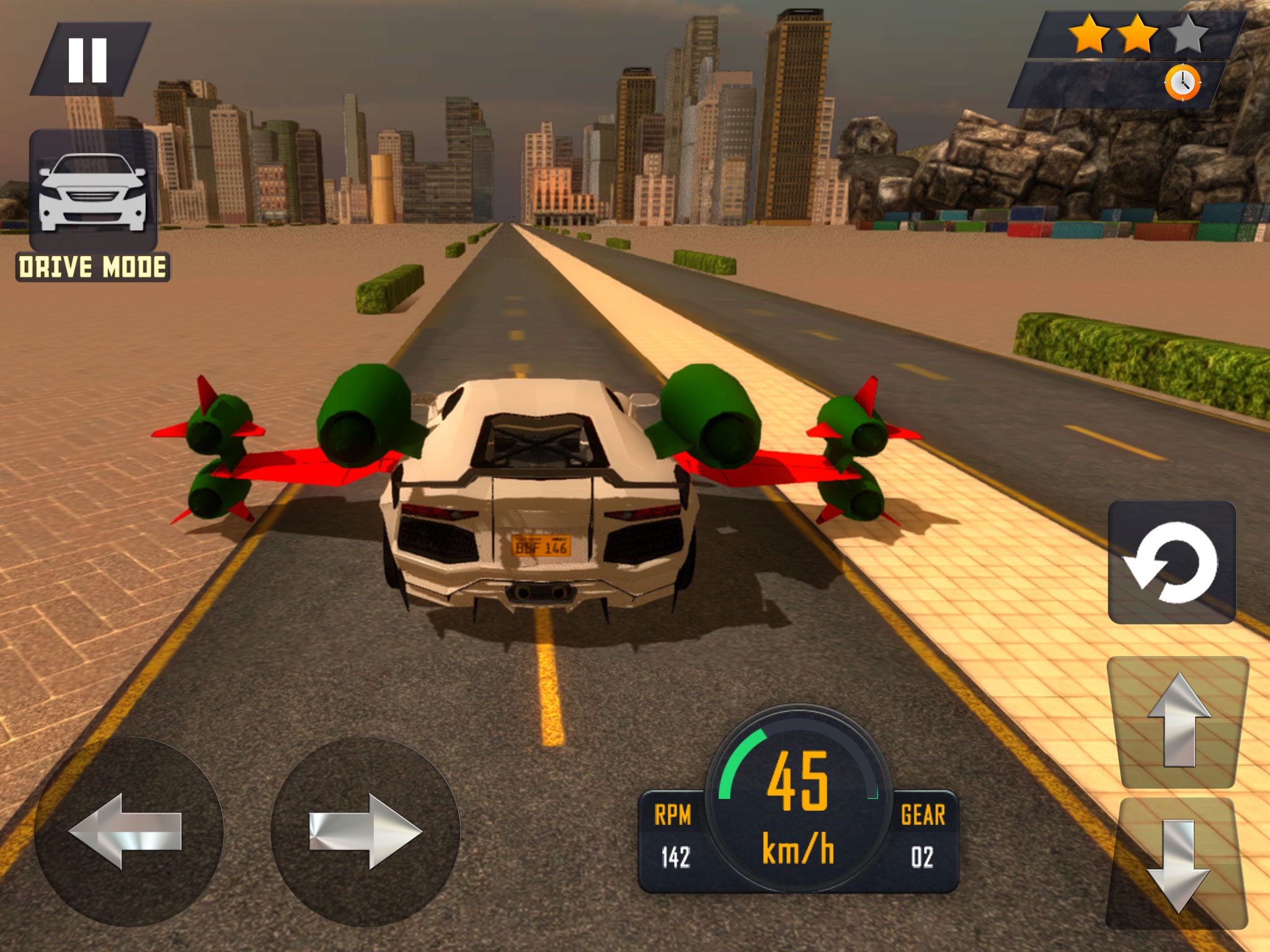Steer right with the right arrow
This screenshot has width=1270, height=952.
(x=365, y=831)
